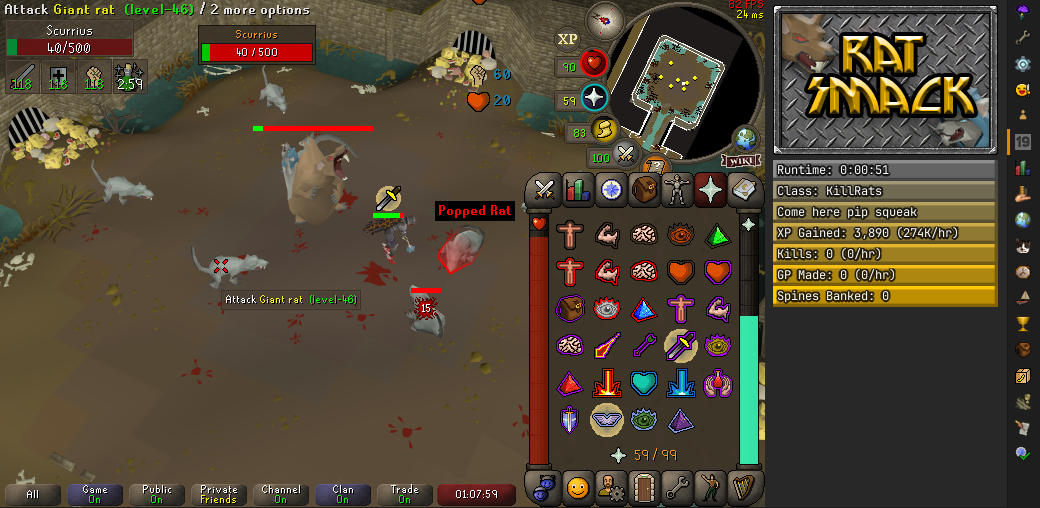The width and height of the screenshot is (1040, 508).
Task: Toggle run energy orb
Action: [x=604, y=131]
